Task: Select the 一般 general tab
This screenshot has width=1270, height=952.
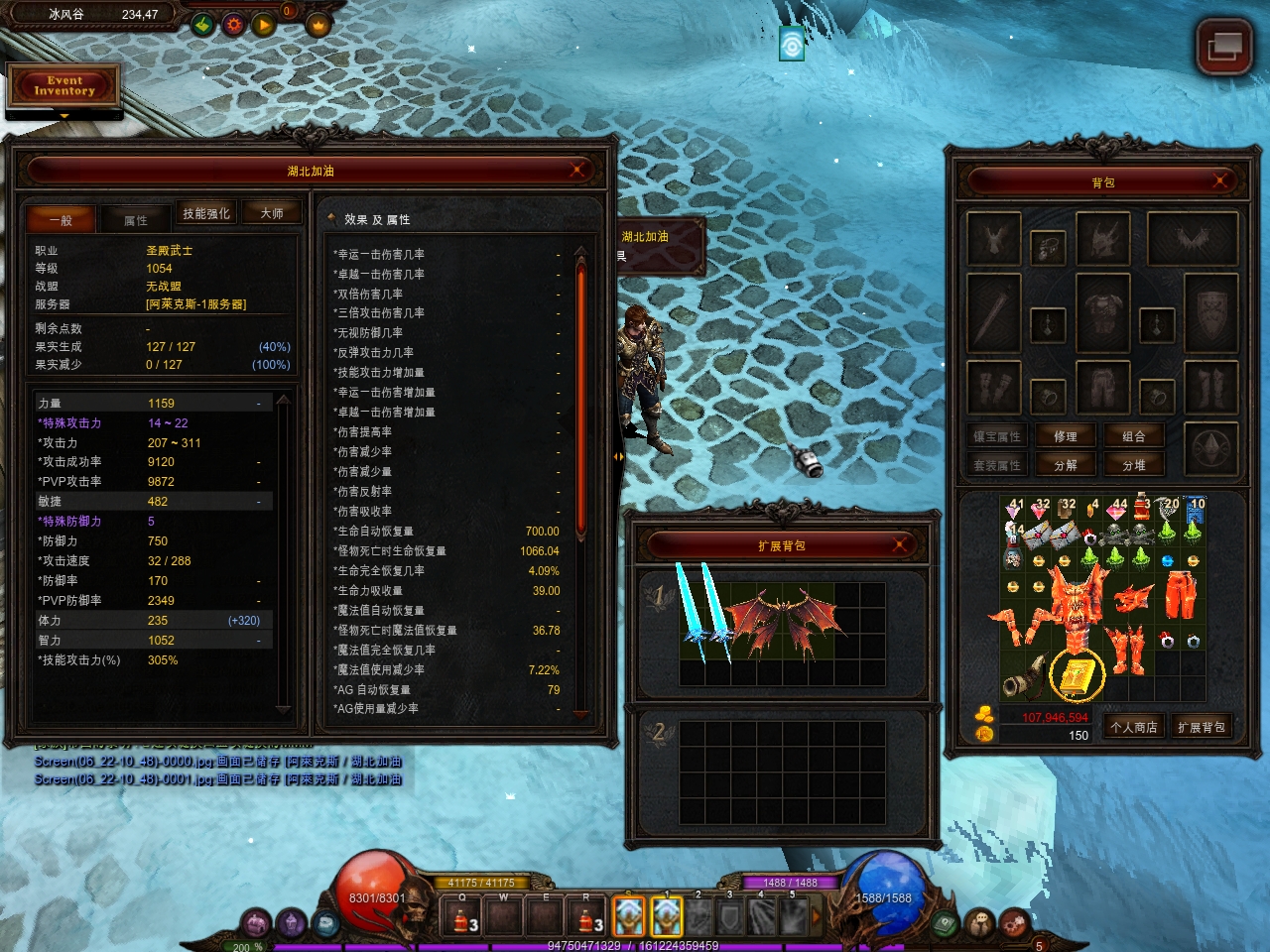Action: pyautogui.click(x=62, y=220)
